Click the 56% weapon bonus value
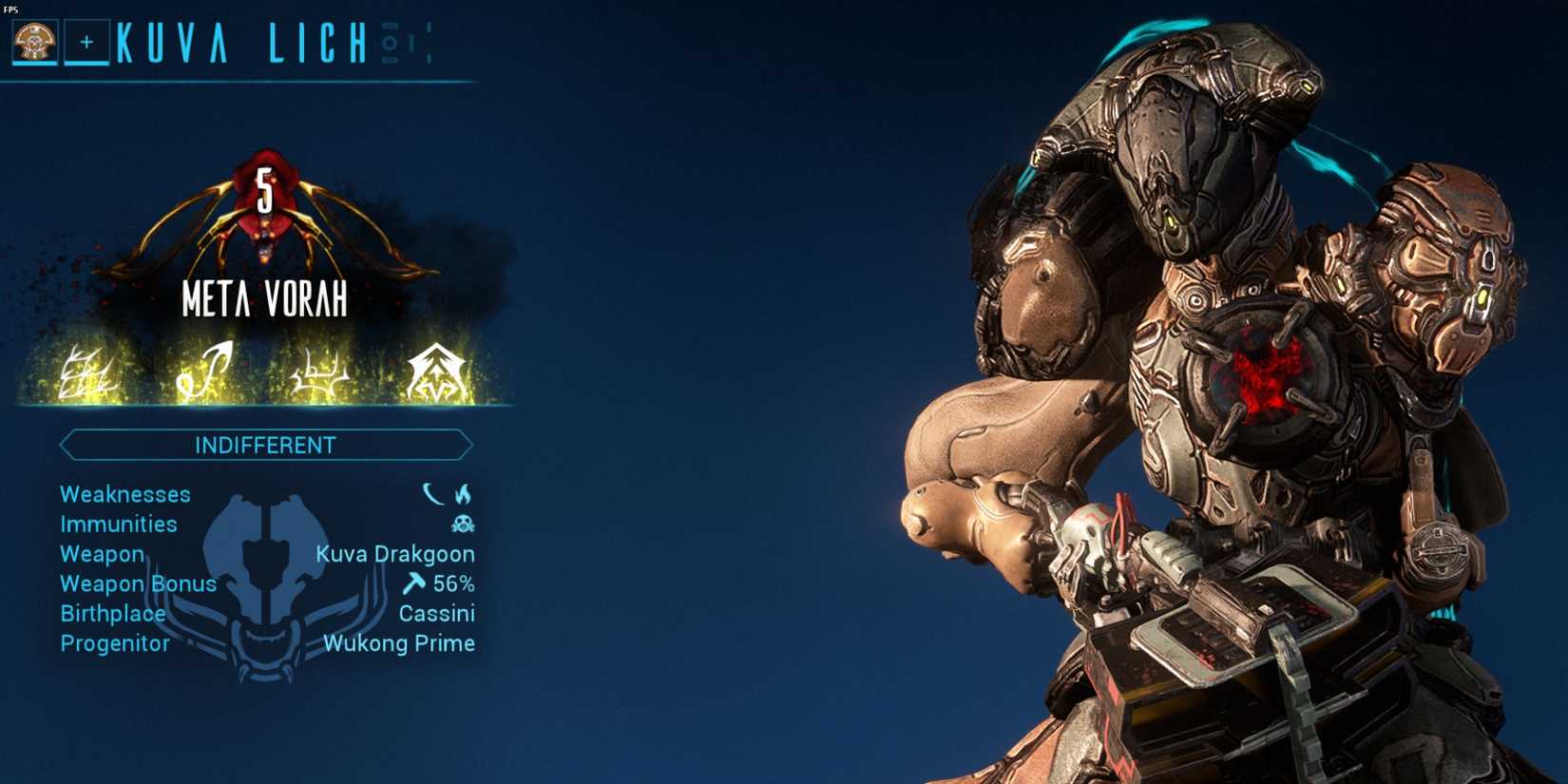The image size is (1568, 784). click(x=455, y=583)
